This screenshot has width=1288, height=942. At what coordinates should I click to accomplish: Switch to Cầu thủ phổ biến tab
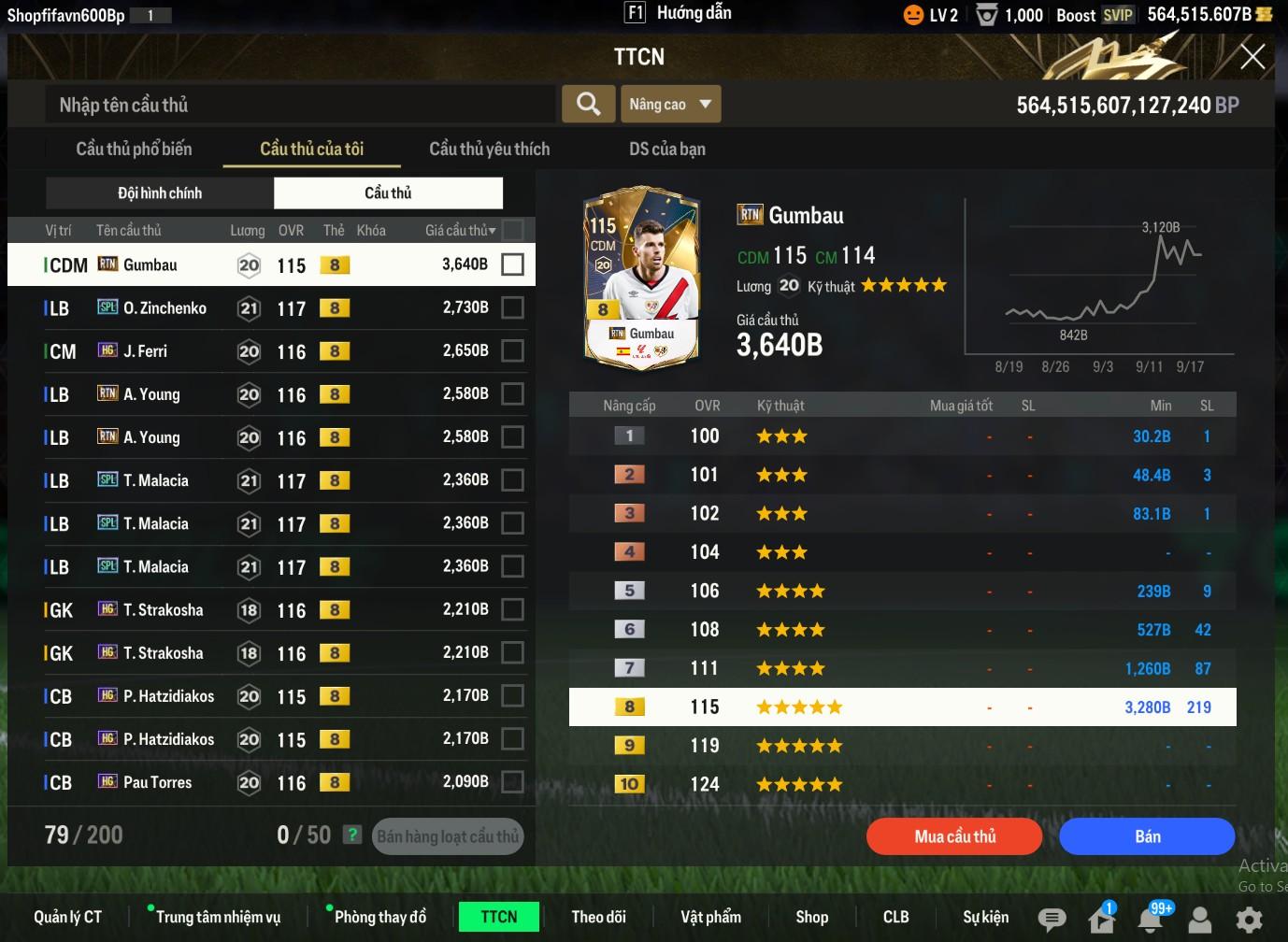(134, 149)
